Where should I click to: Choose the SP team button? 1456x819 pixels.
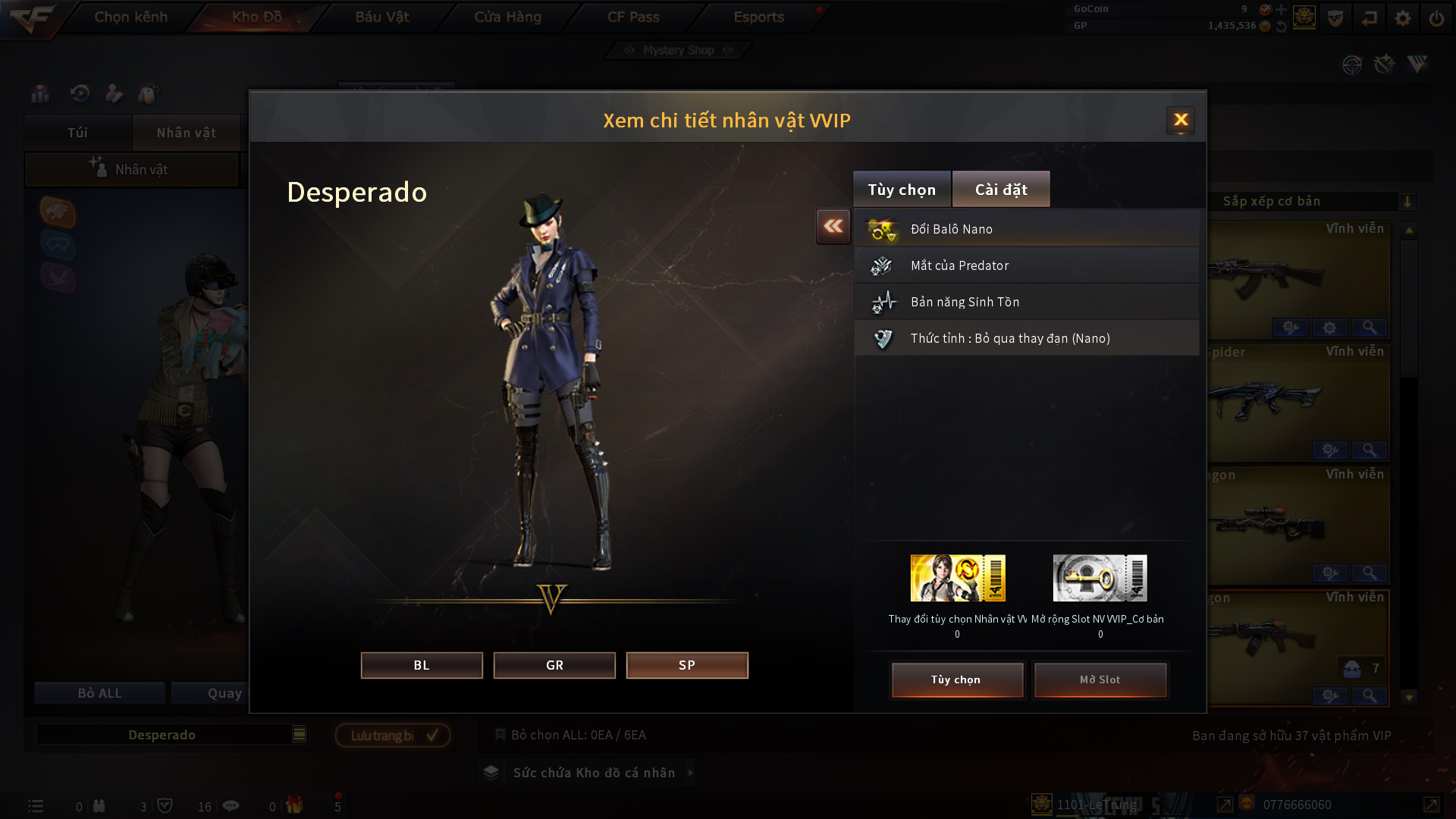(687, 665)
